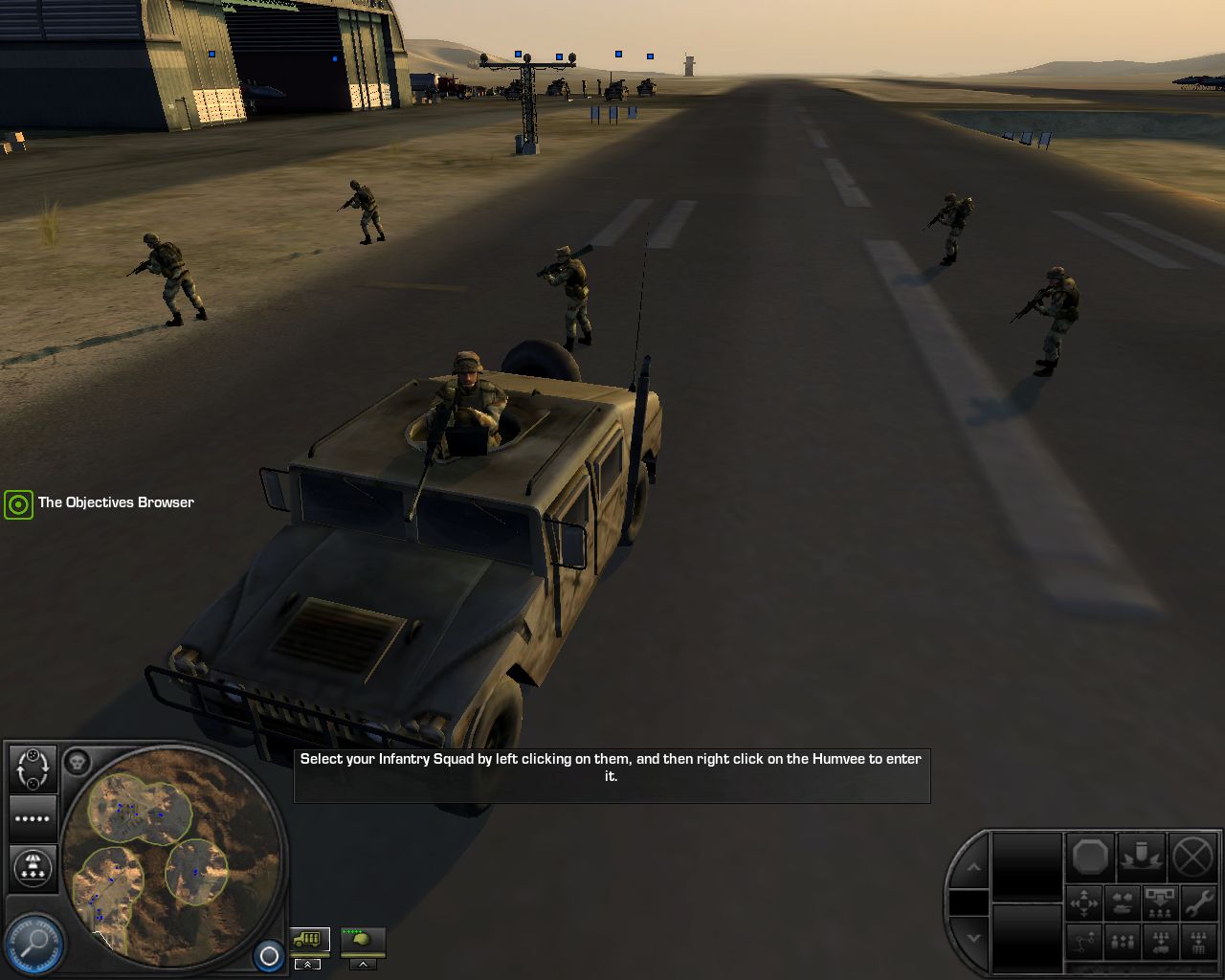Click the waypoint path command icon
Screen dimensions: 1225x980
coord(1084,943)
